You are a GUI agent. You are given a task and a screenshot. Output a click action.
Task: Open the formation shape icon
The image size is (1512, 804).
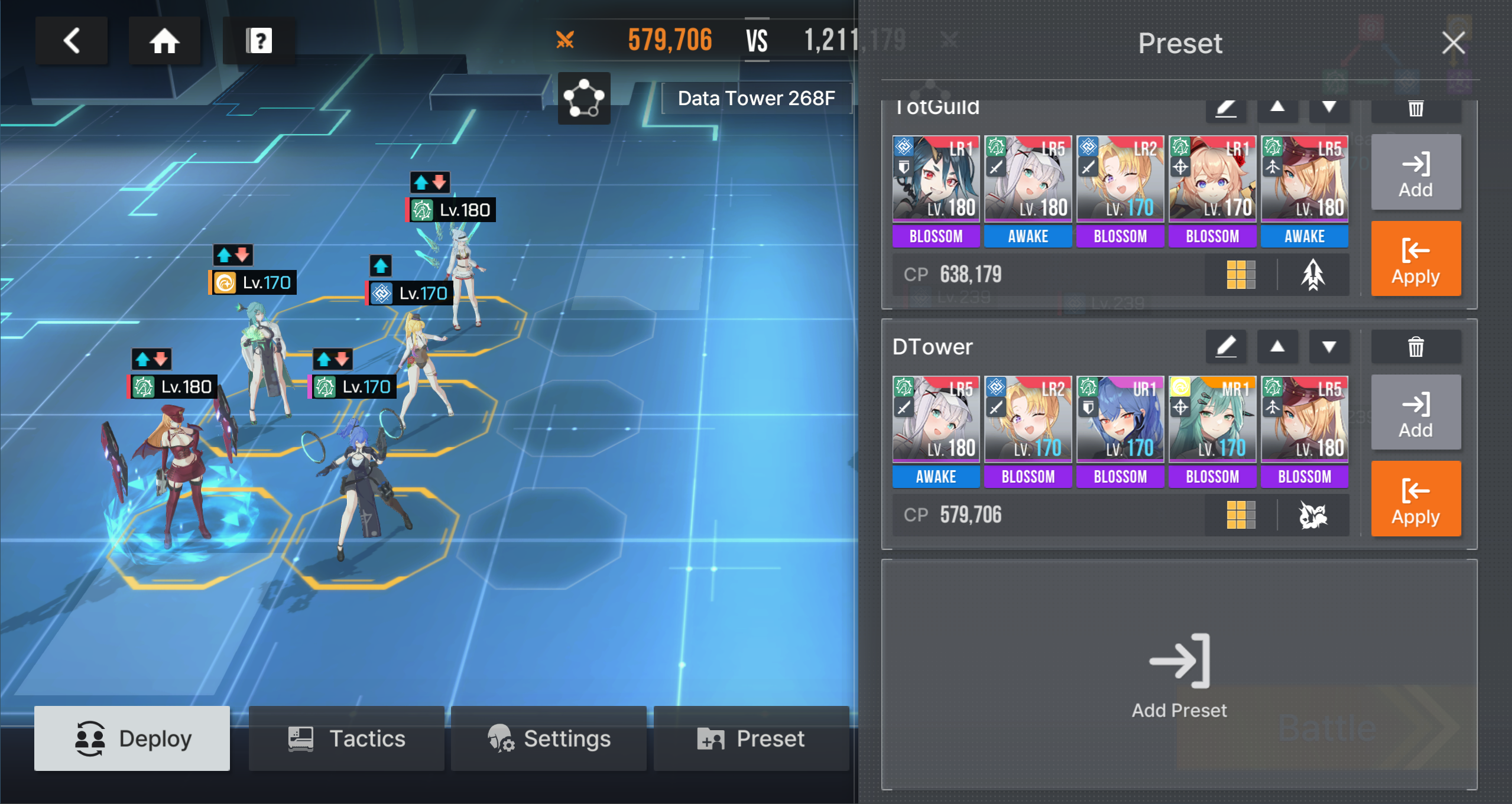point(584,98)
